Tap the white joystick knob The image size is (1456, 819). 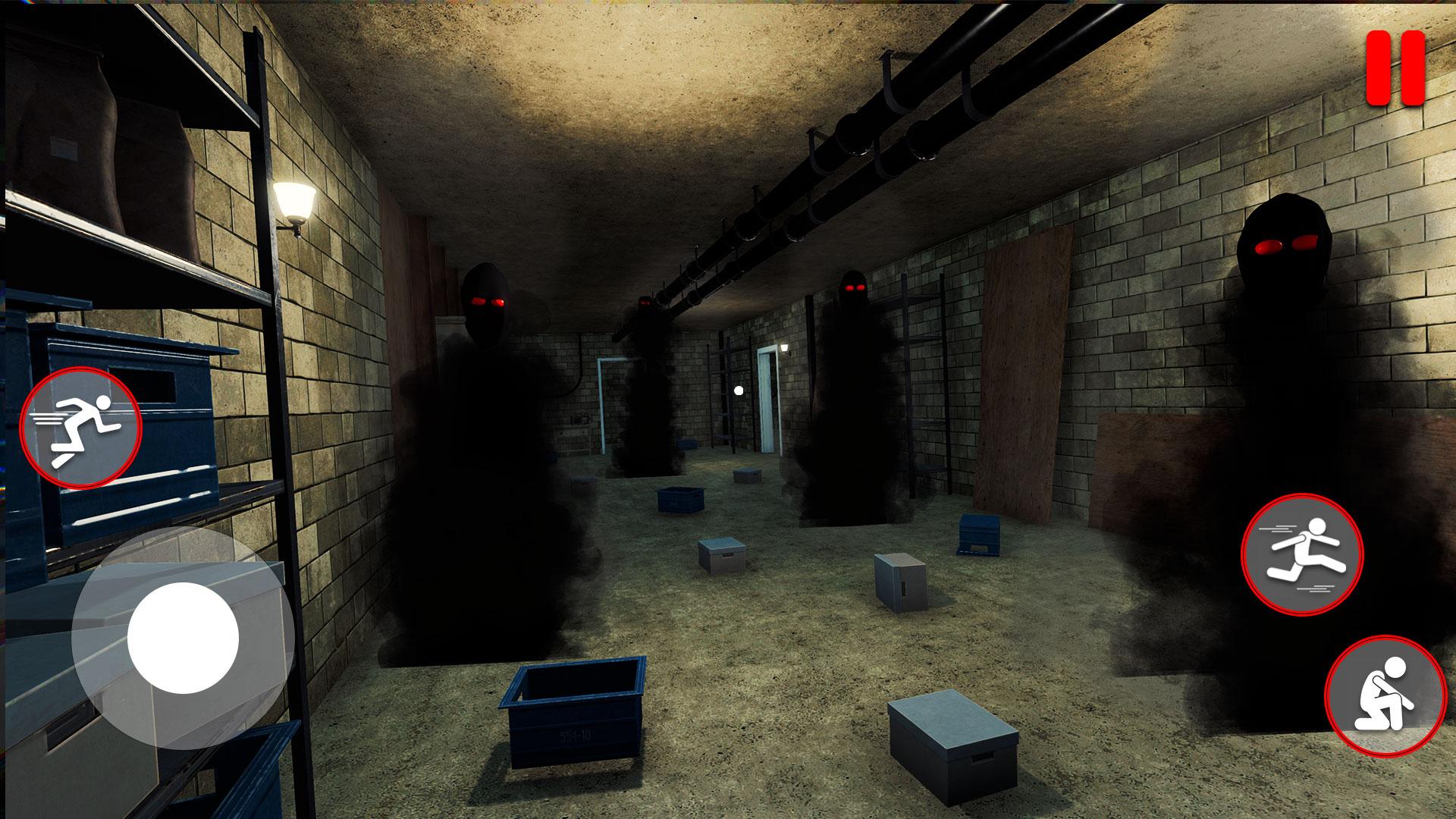coord(182,637)
